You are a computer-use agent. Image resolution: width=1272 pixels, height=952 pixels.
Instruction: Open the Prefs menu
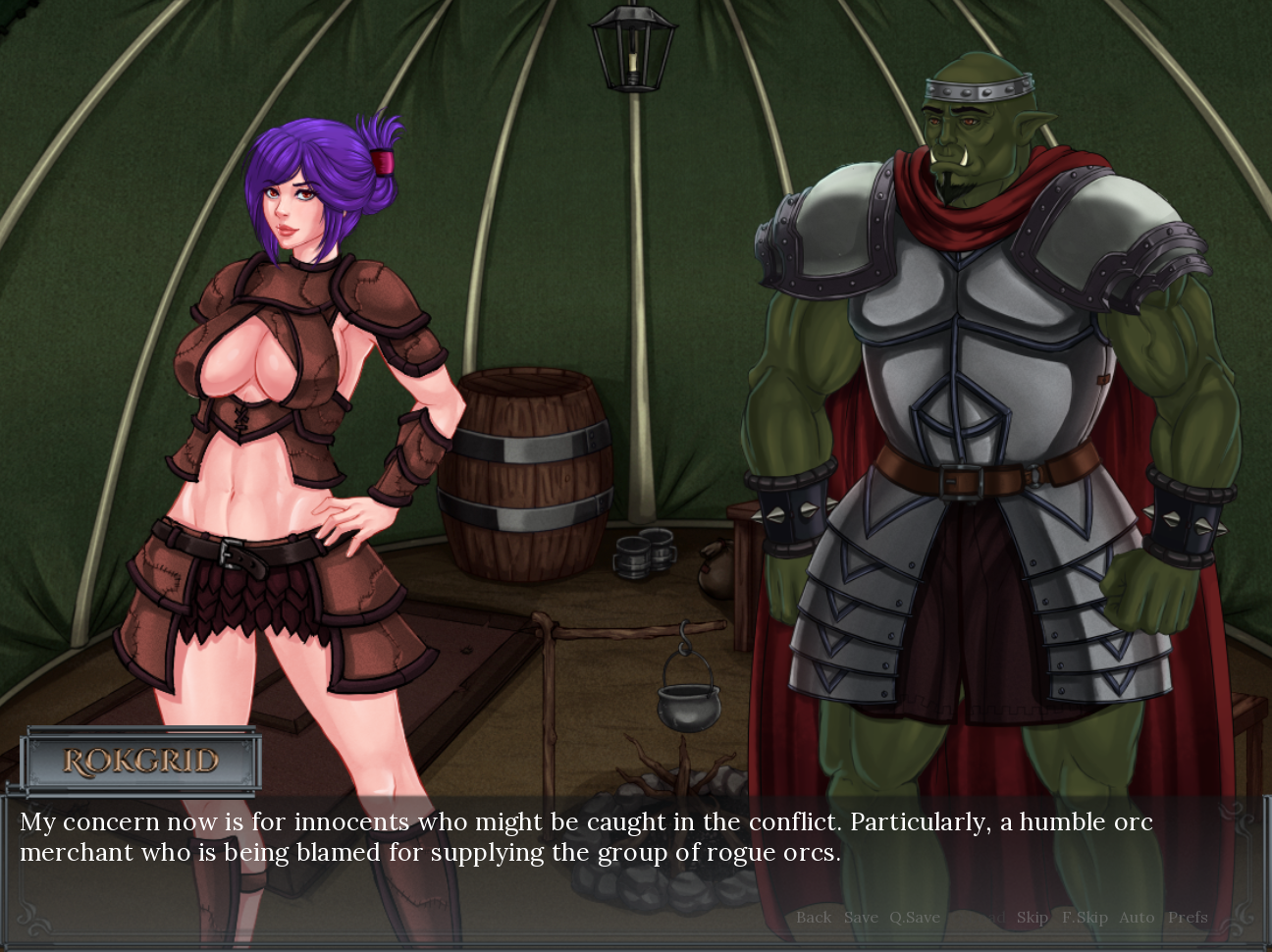[1188, 918]
